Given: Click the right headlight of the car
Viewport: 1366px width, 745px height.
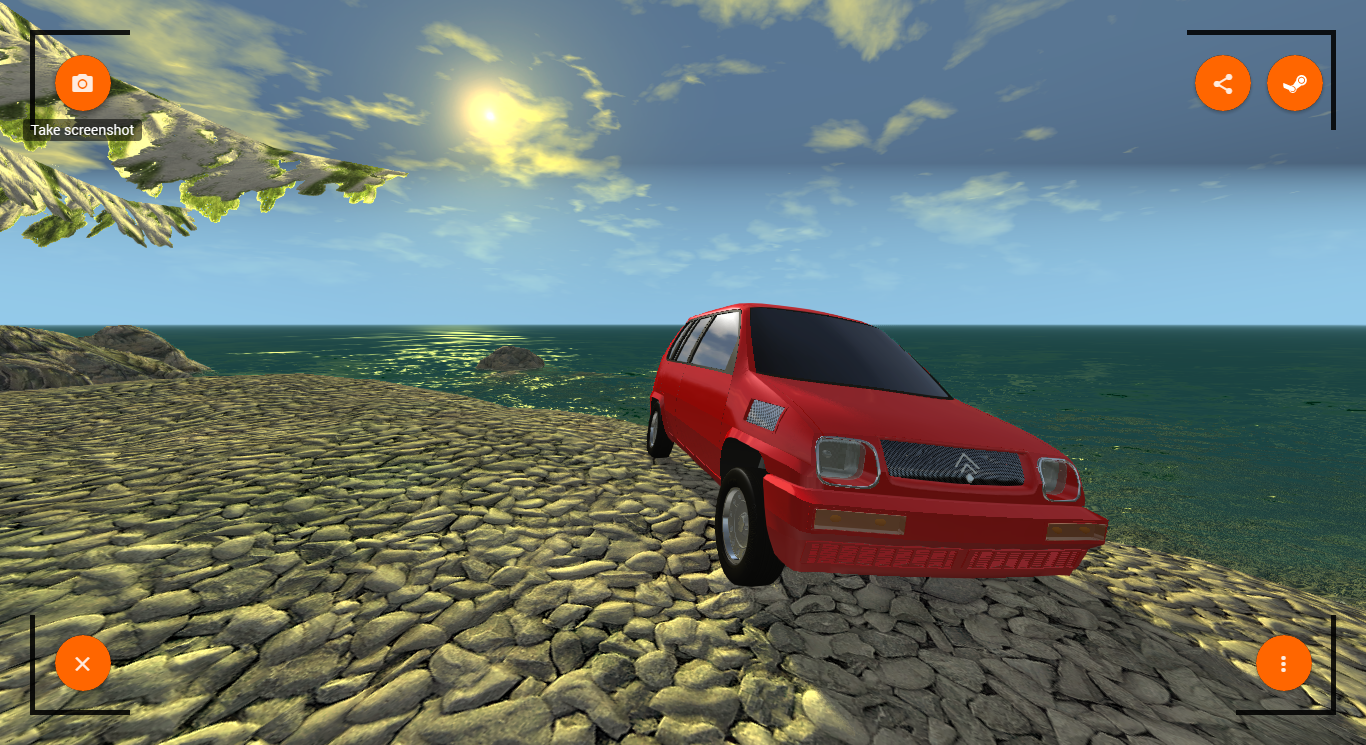Looking at the screenshot, I should (1058, 478).
